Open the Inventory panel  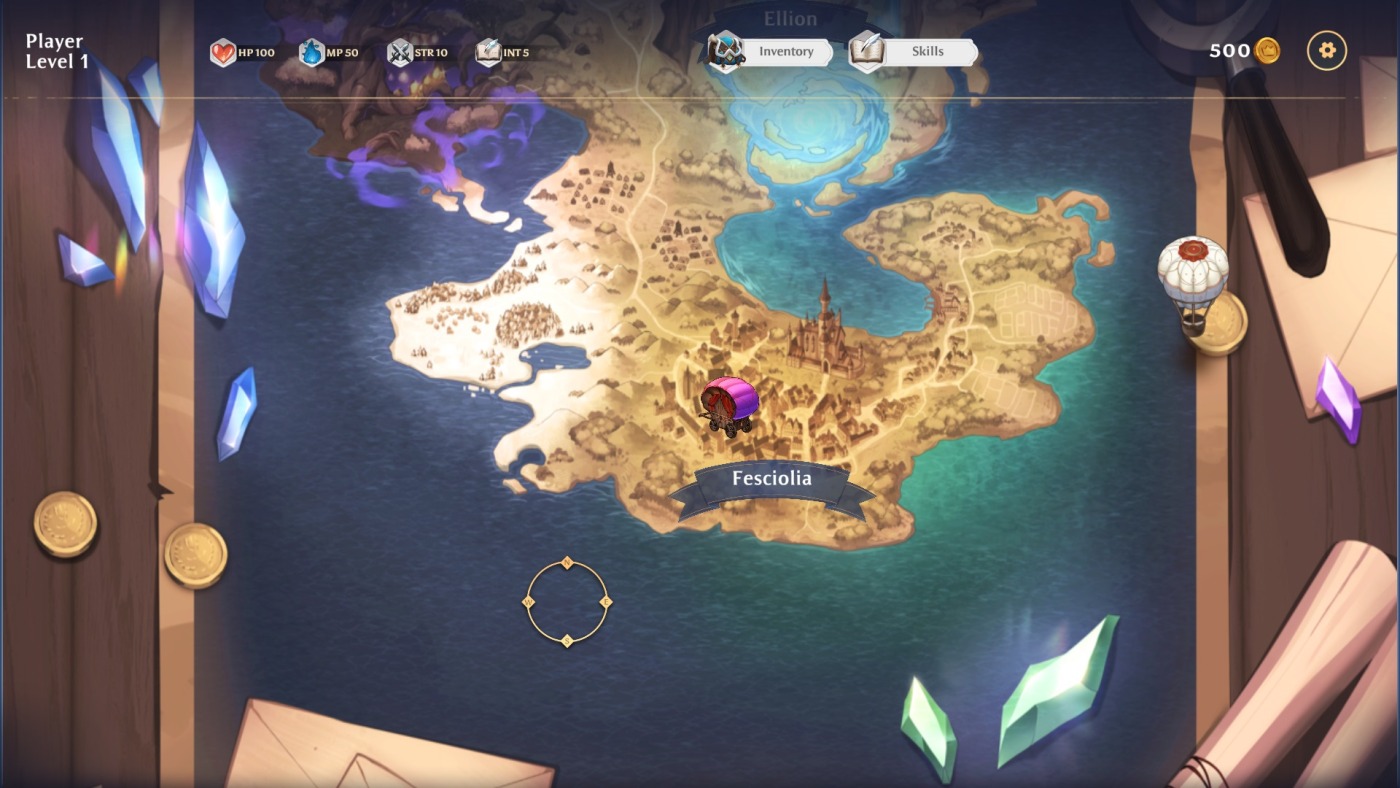point(771,52)
